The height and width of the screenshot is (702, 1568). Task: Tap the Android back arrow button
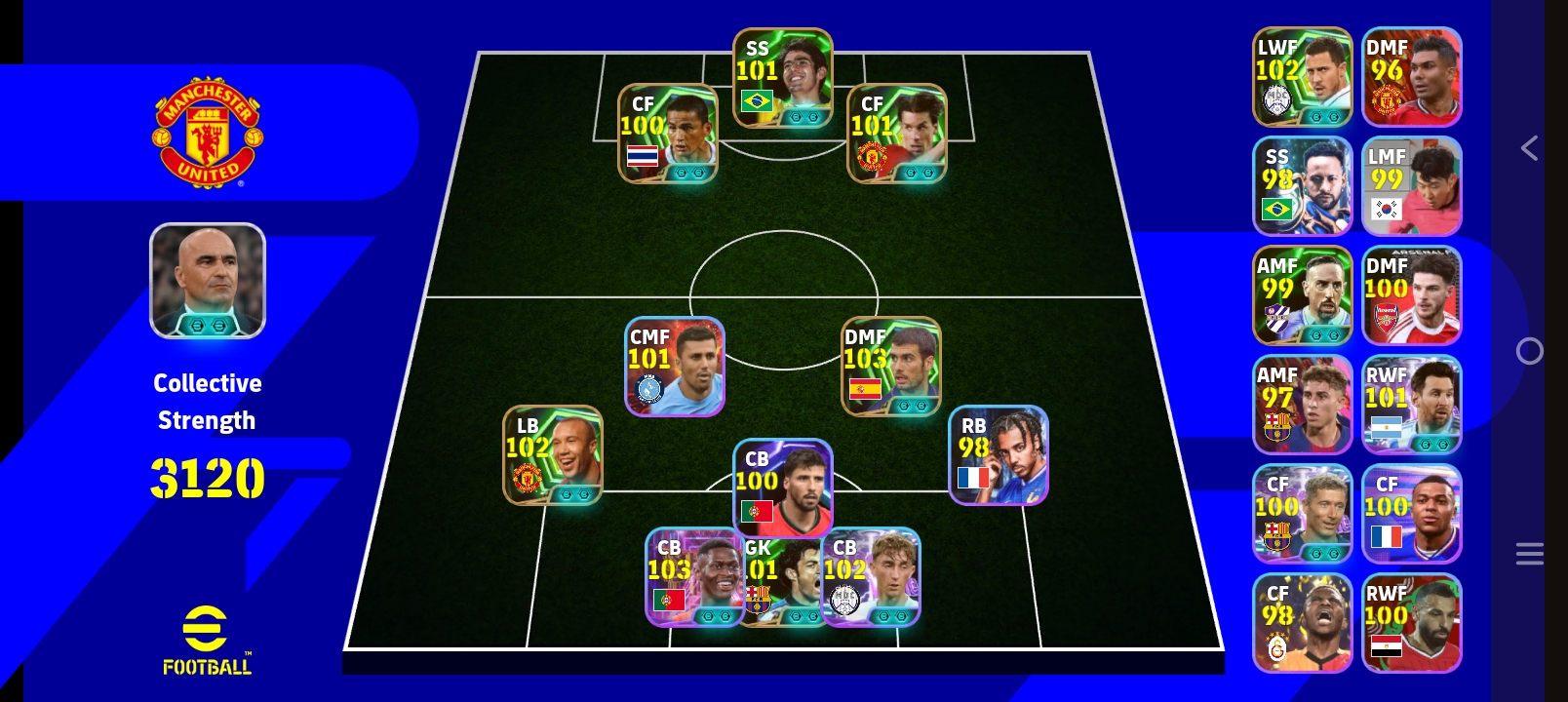[x=1529, y=148]
